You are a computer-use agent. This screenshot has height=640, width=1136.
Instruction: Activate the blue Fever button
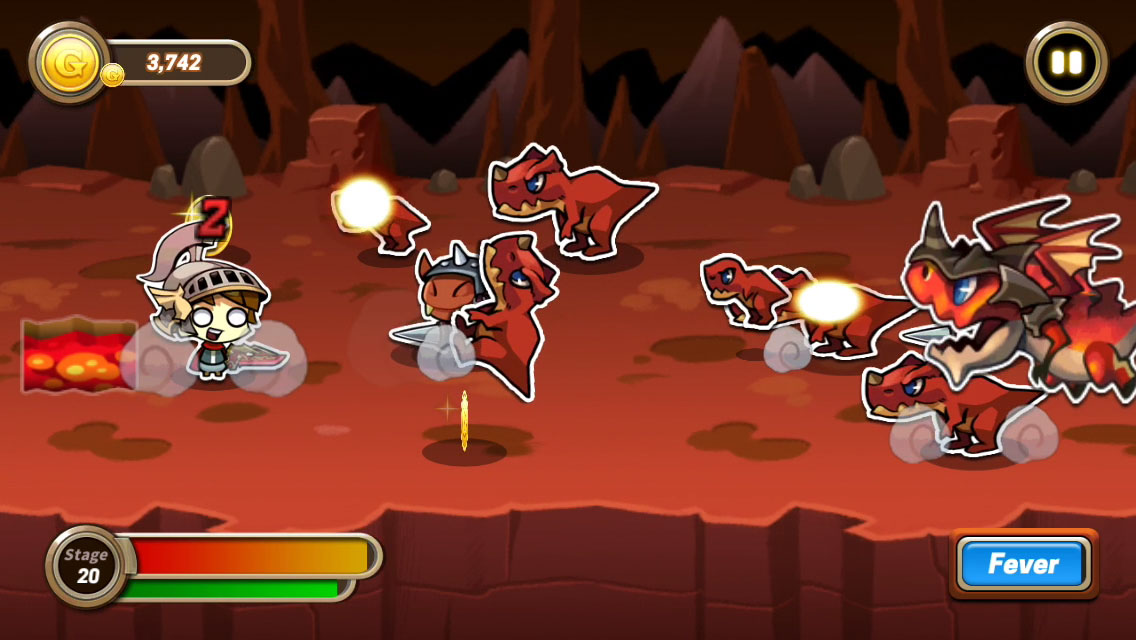(x=1022, y=564)
